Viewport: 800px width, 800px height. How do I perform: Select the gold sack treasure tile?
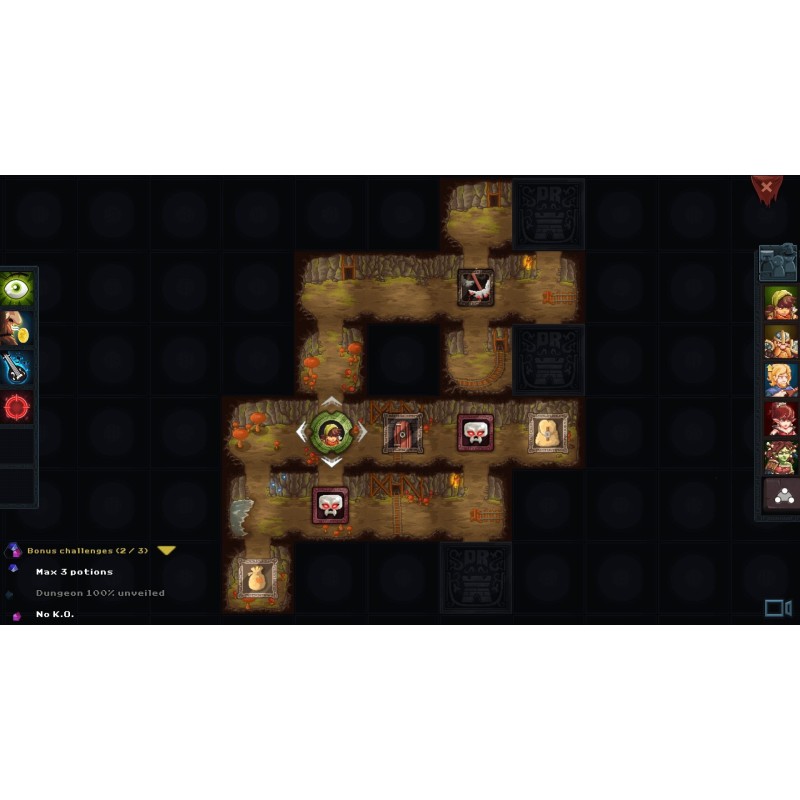click(x=257, y=578)
